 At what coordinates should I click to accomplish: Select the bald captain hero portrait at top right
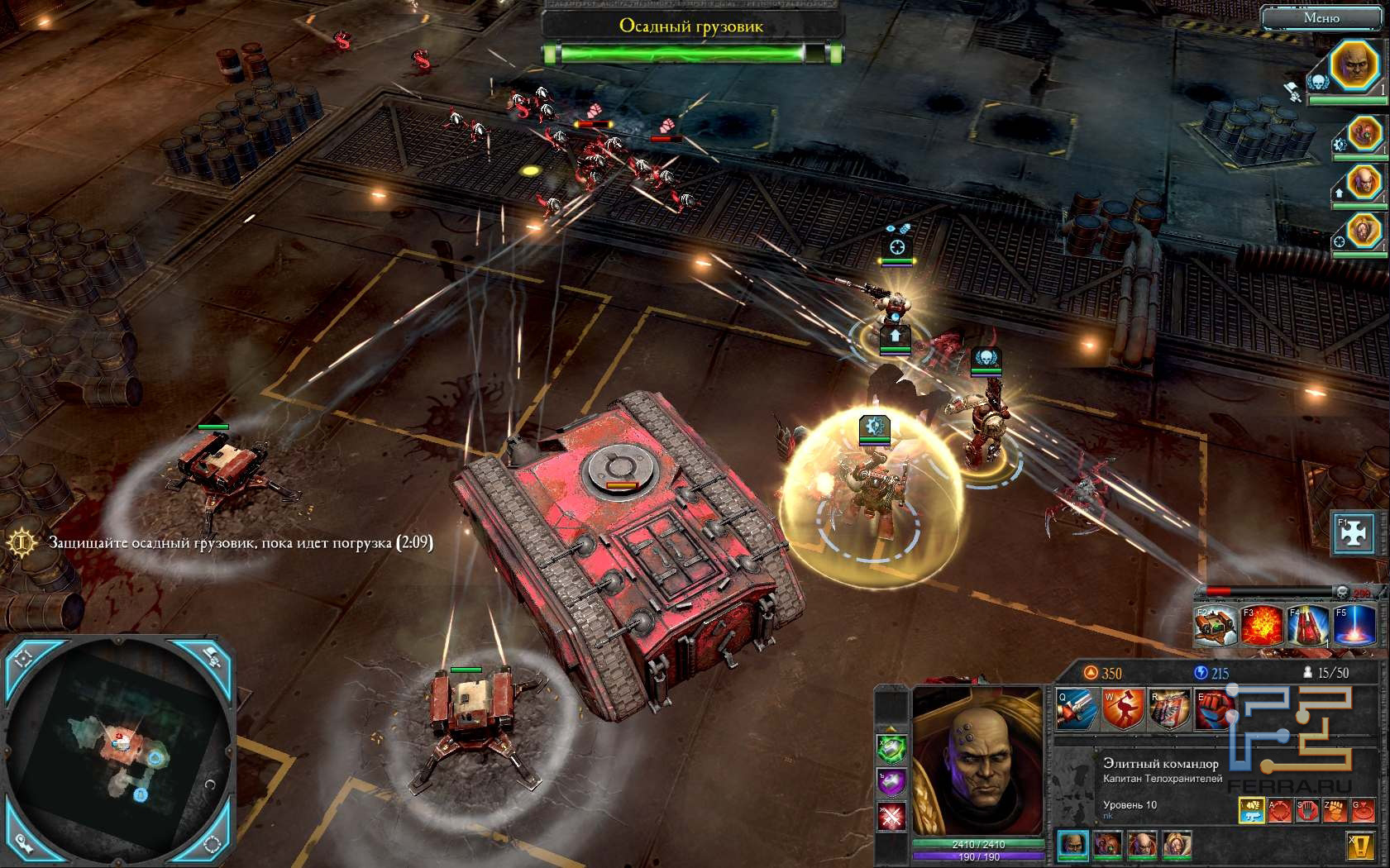[1355, 65]
